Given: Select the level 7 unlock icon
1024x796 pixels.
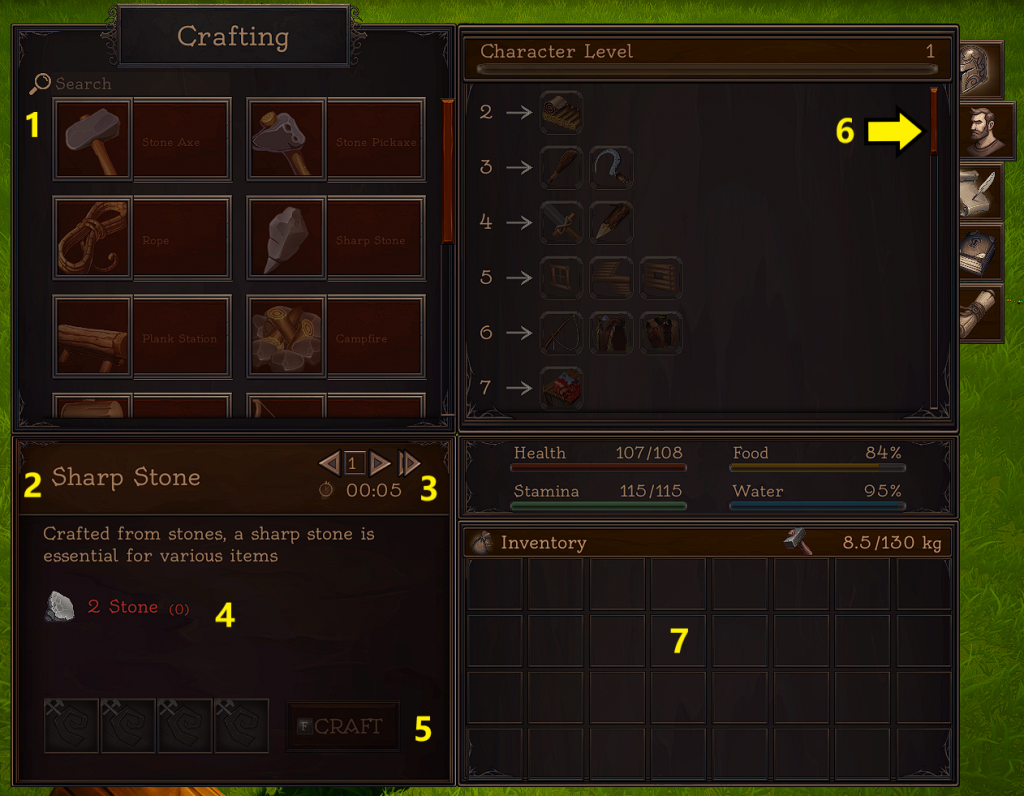Looking at the screenshot, I should tap(561, 388).
